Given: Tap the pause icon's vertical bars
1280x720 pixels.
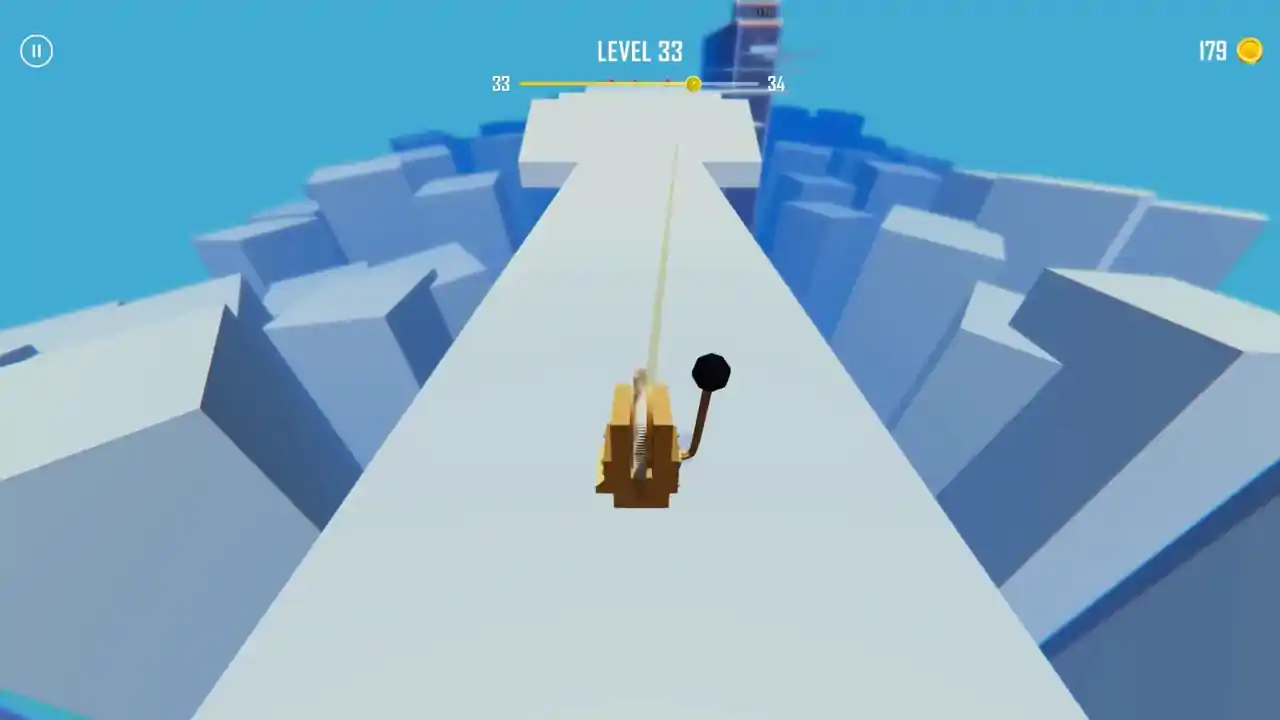Looking at the screenshot, I should coord(36,51).
